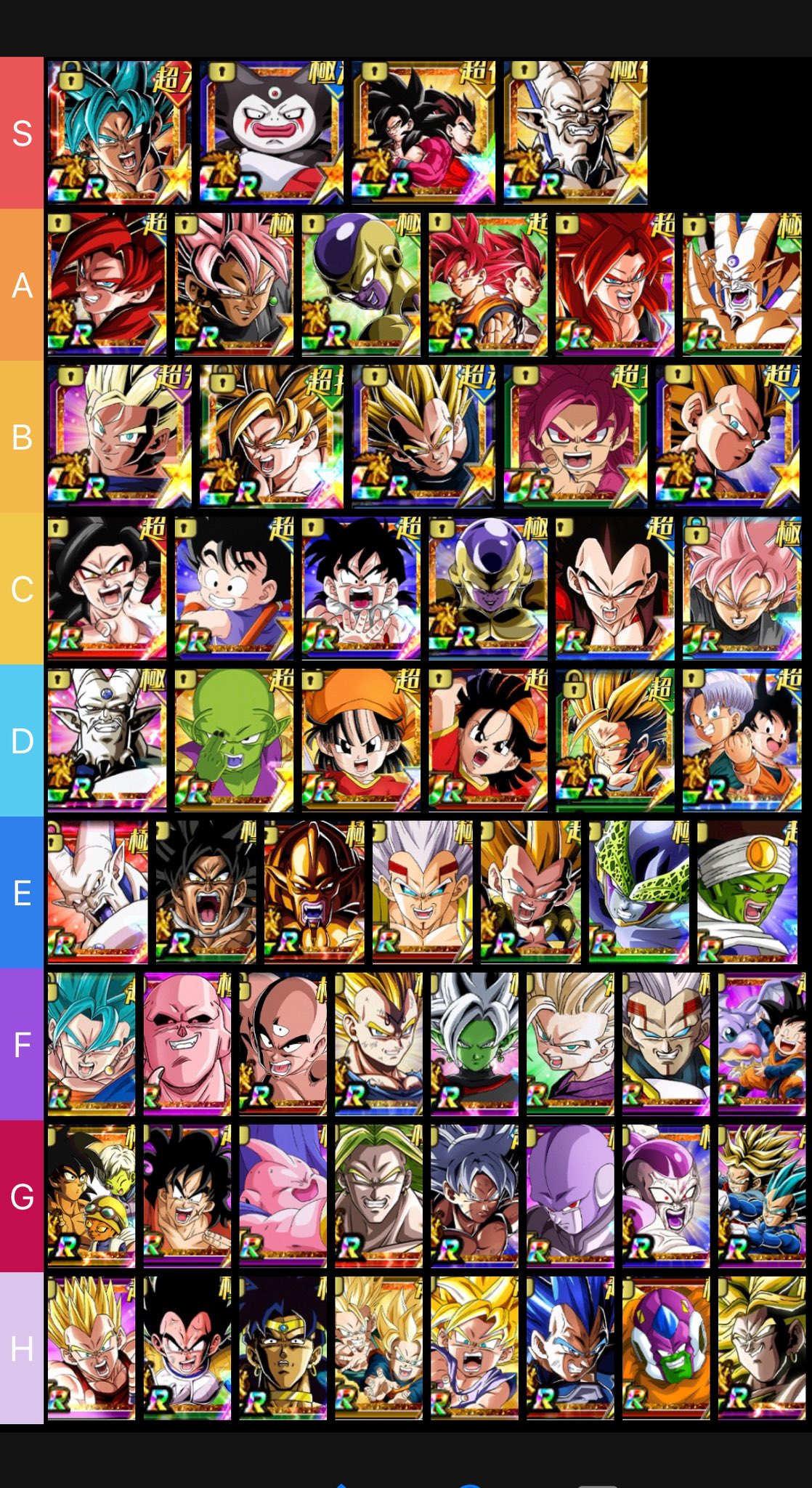Click the red S tier label
The image size is (812, 1488).
coord(22,133)
